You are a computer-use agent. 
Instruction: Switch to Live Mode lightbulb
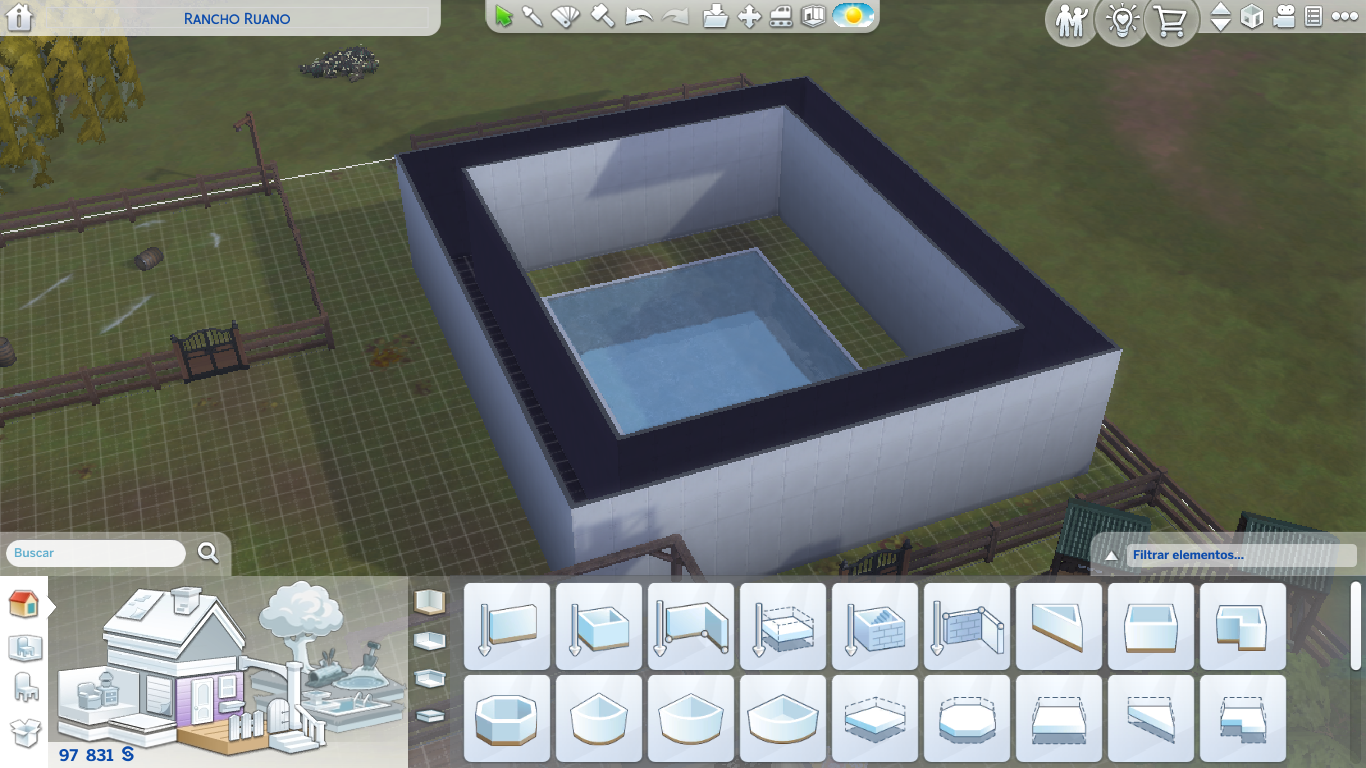[1120, 22]
